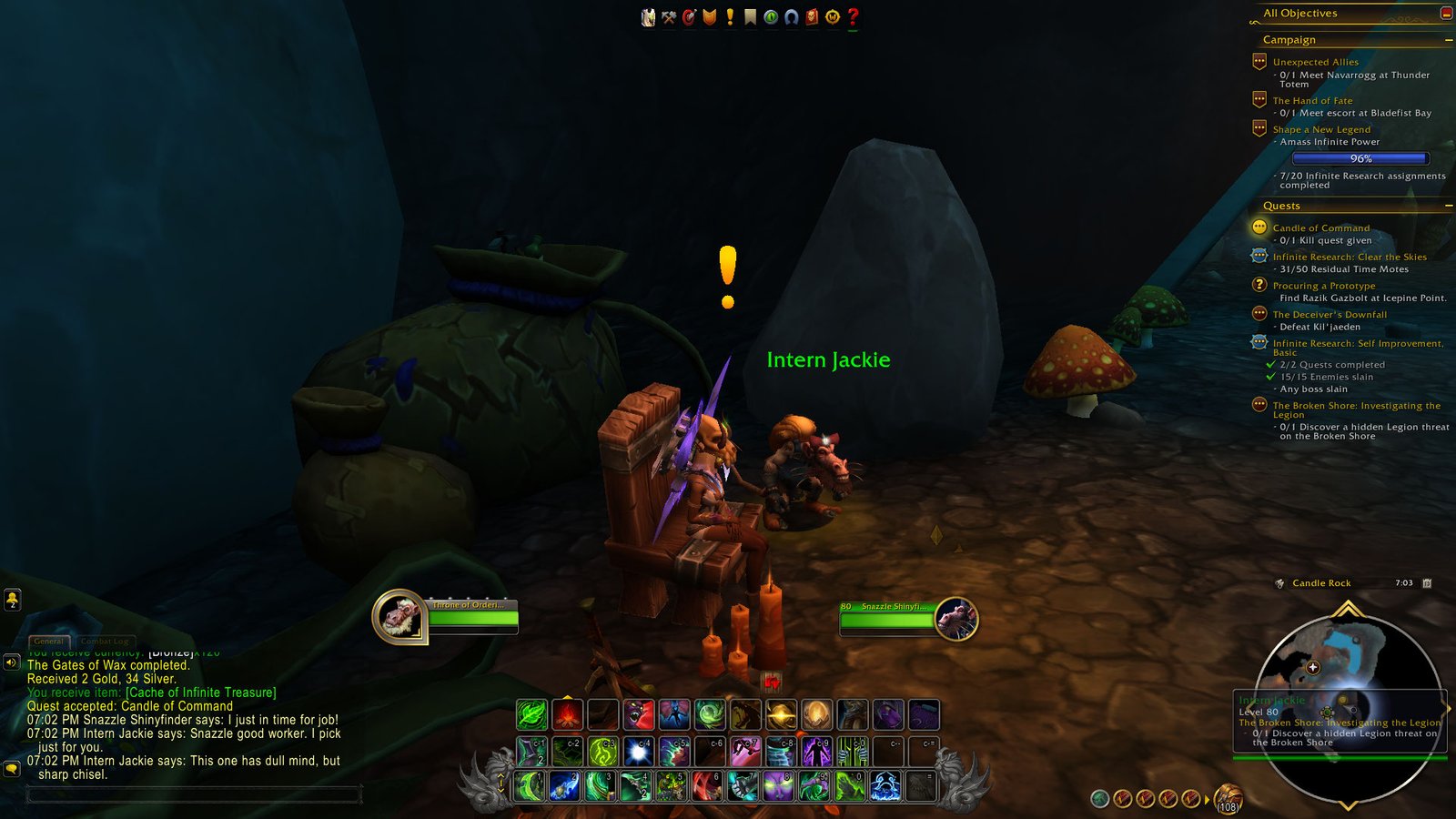This screenshot has width=1456, height=819.
Task: Click Snazzle Shinyfinder's target portrait
Action: point(955,619)
